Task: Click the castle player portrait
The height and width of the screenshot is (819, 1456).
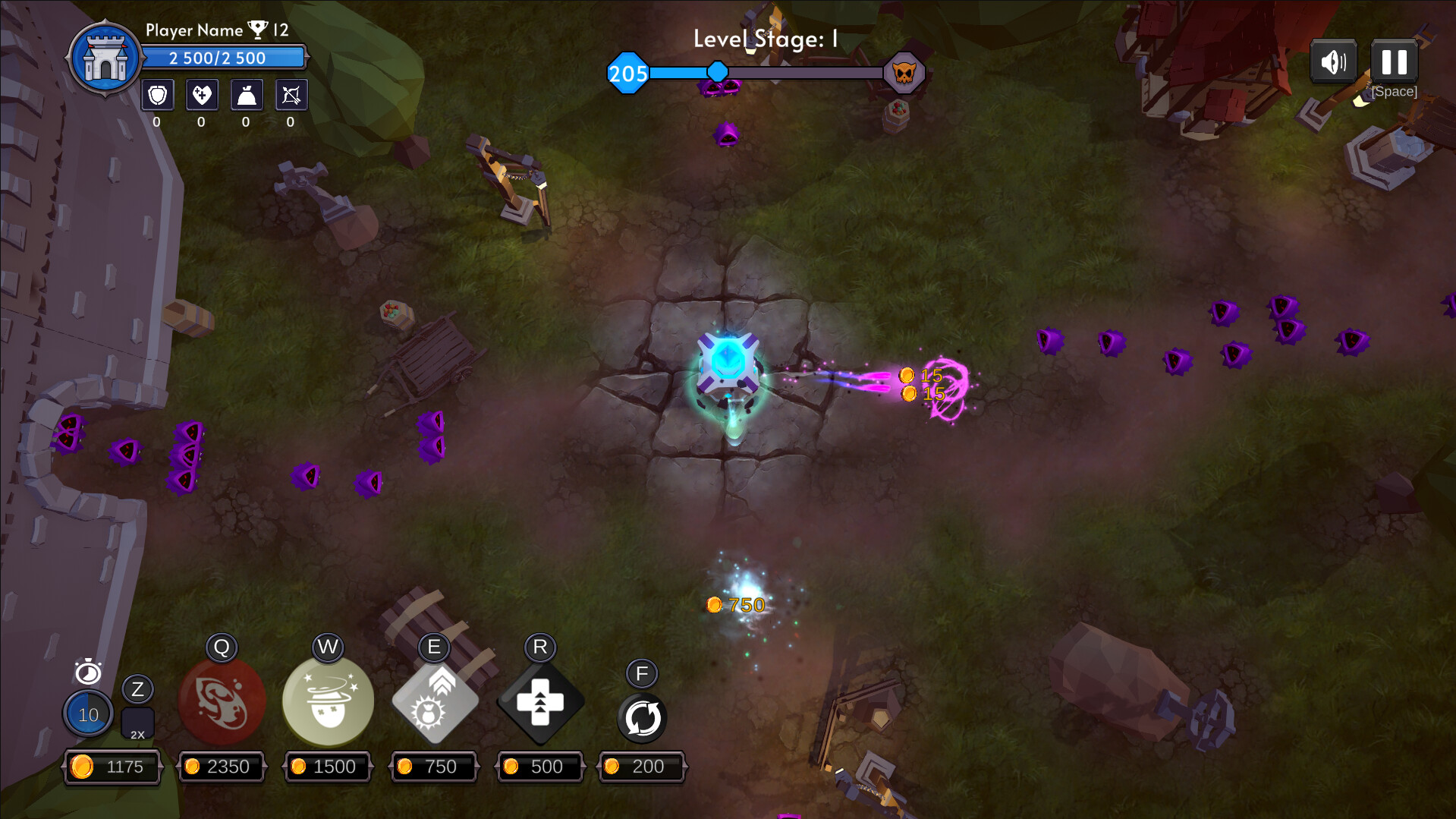Action: (x=105, y=58)
